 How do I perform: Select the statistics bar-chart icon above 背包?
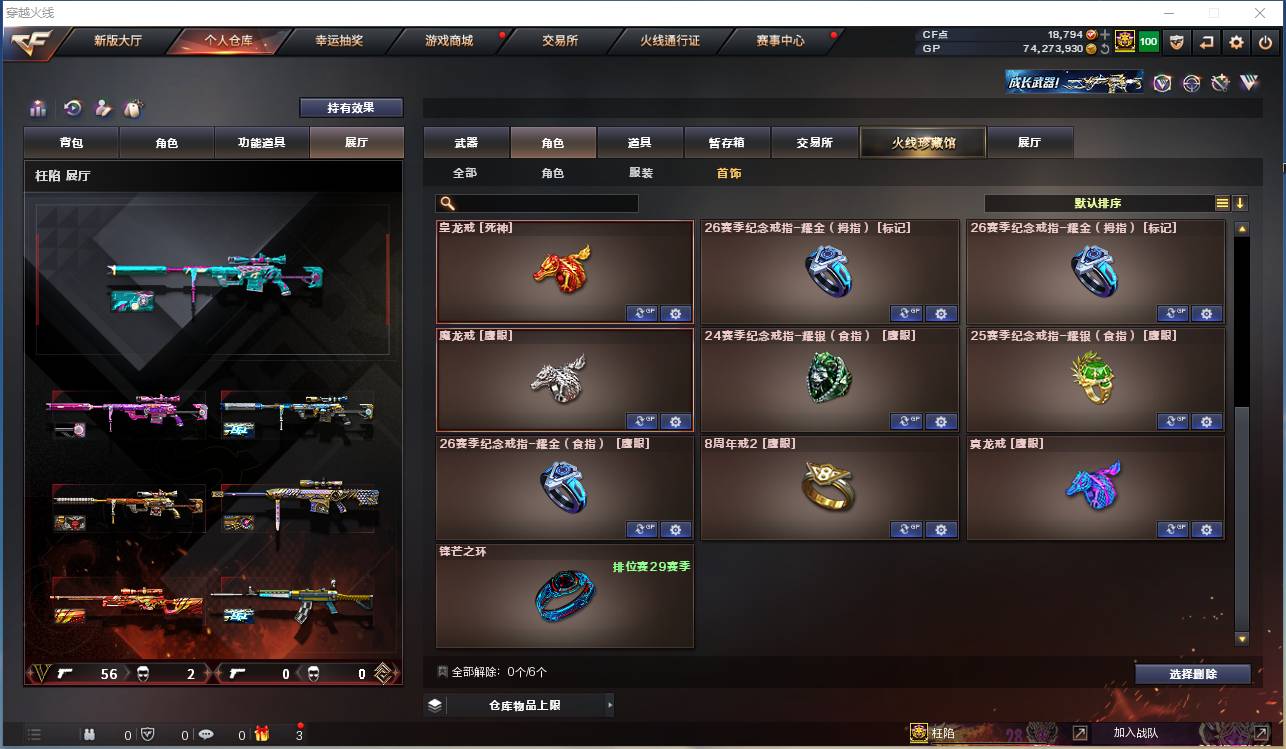click(x=37, y=109)
